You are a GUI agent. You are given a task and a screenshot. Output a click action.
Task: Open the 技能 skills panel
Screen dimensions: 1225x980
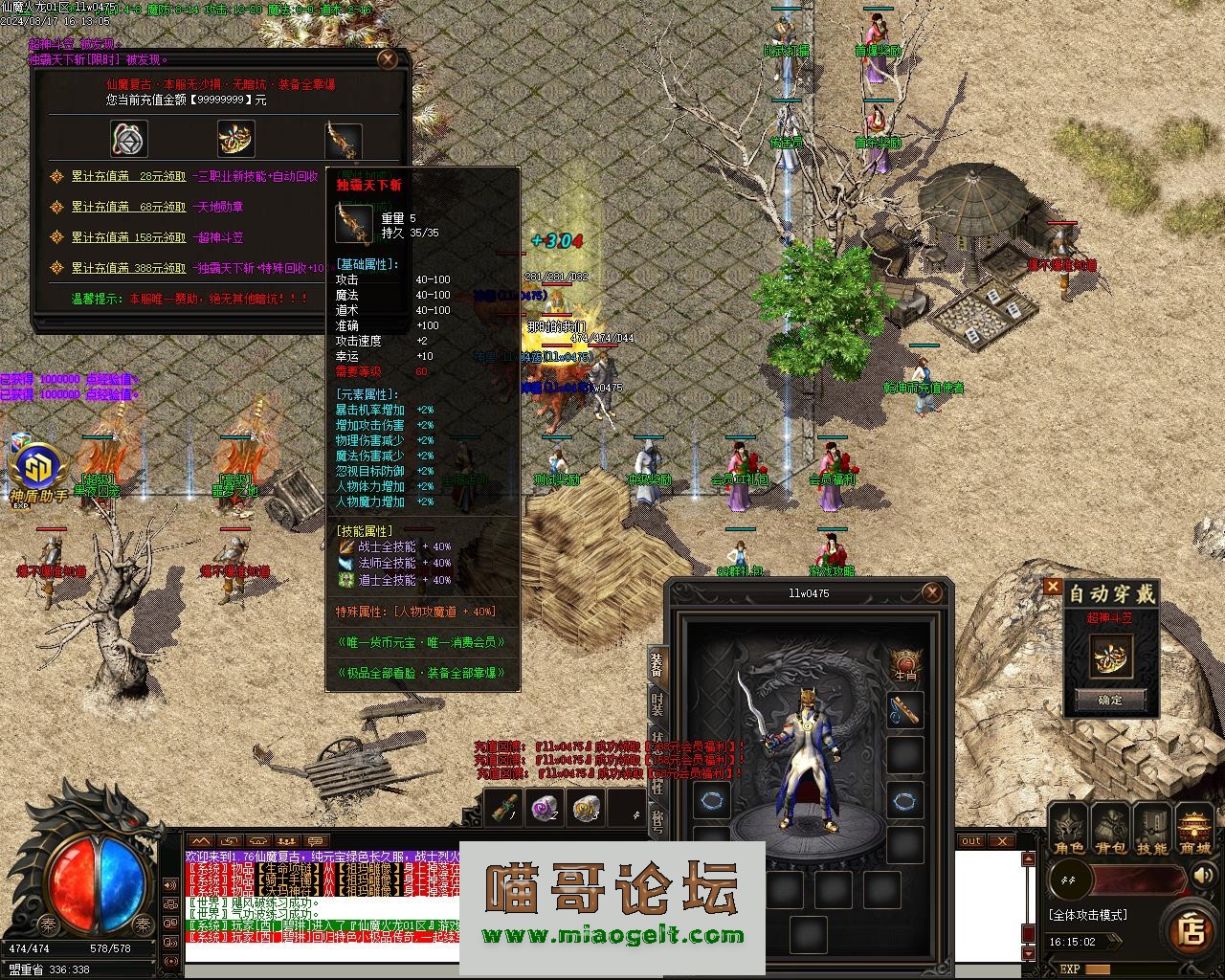click(x=1151, y=829)
